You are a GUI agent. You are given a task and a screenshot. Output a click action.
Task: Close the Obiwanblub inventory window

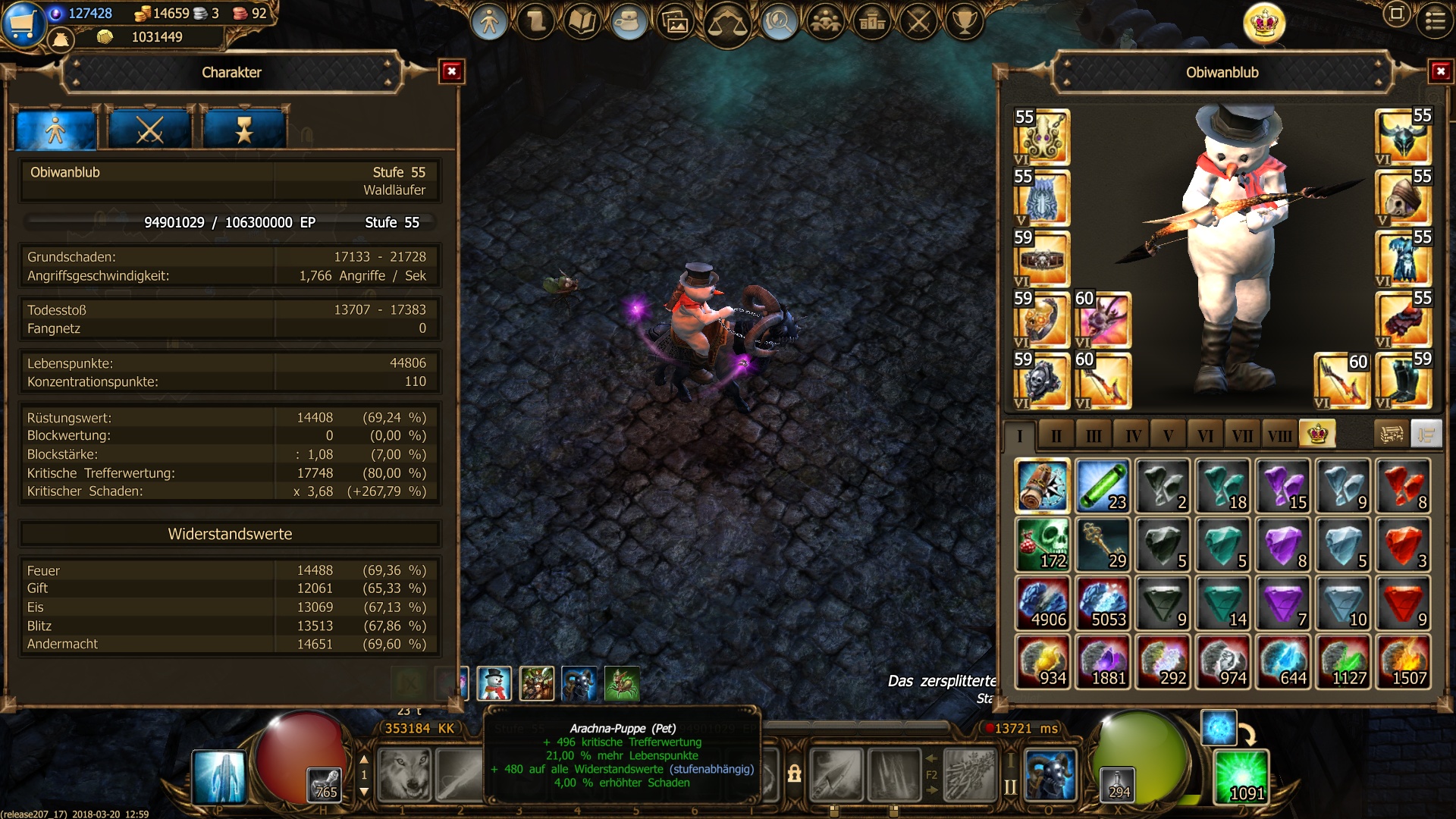tap(1440, 71)
